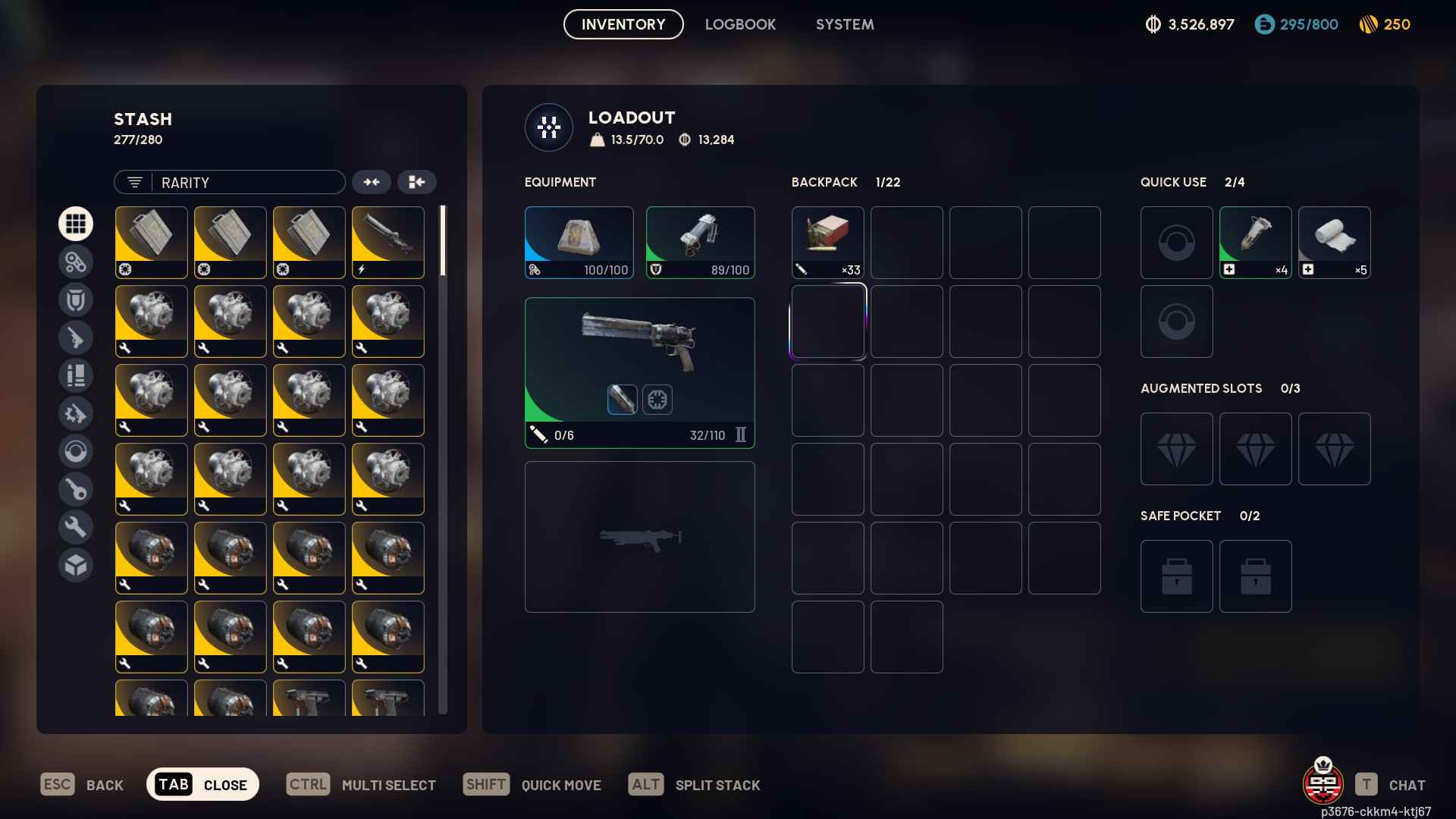Switch to the LOGBOOK tab
This screenshot has height=819, width=1456.
coord(740,24)
